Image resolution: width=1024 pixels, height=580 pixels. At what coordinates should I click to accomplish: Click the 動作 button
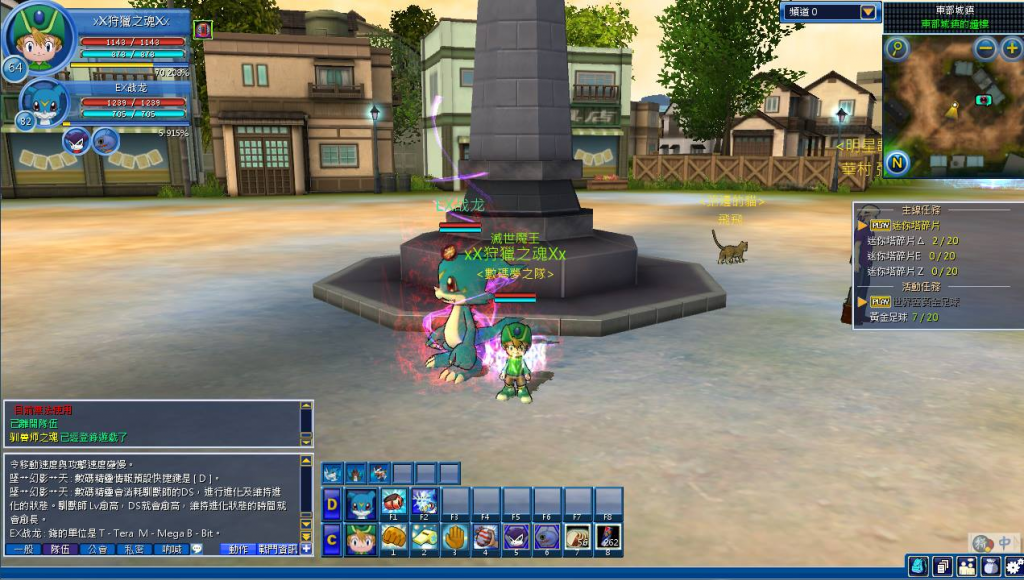[237, 549]
